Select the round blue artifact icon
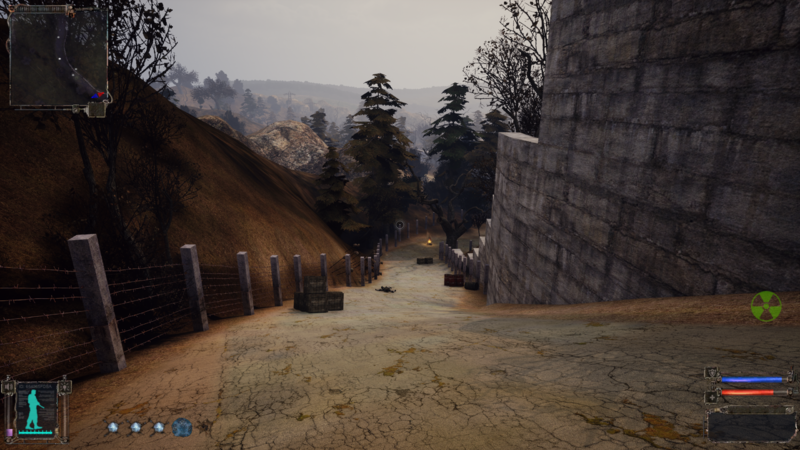 click(182, 427)
